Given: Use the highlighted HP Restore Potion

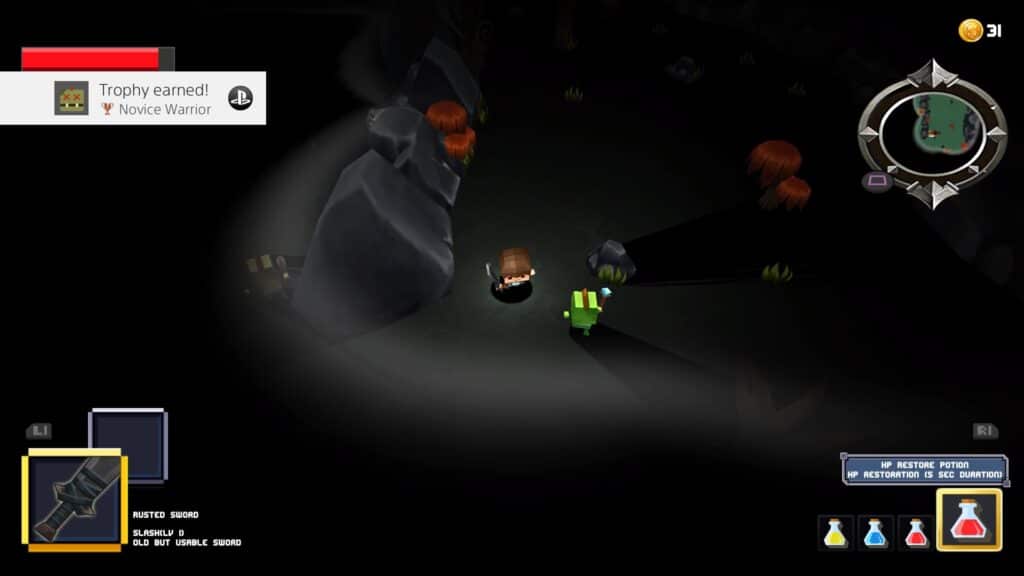Looking at the screenshot, I should pos(968,520).
